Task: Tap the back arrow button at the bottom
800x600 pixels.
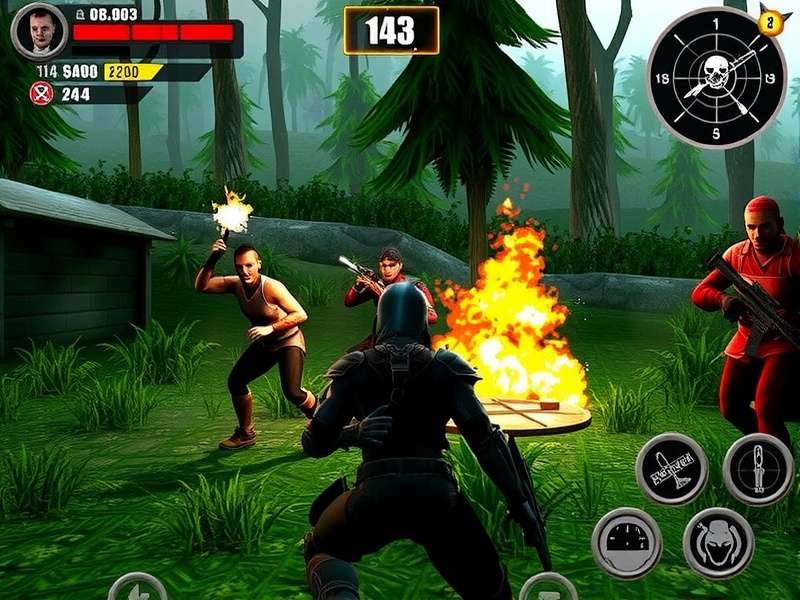Action: pyautogui.click(x=137, y=589)
